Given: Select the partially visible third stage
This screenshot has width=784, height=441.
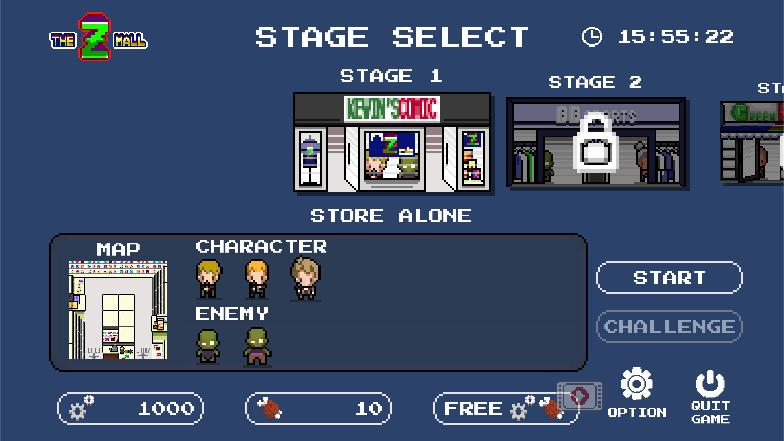Looking at the screenshot, I should [x=753, y=141].
